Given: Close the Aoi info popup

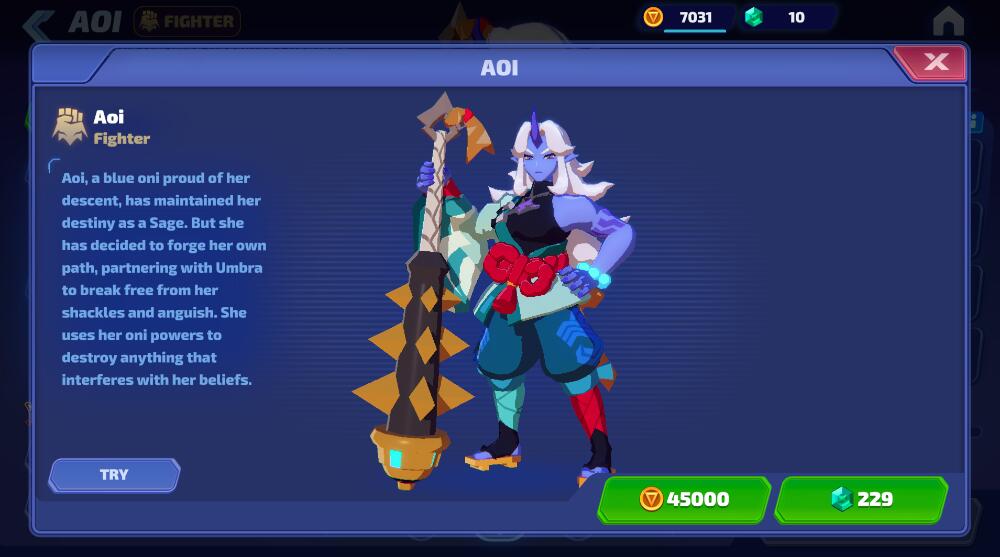Looking at the screenshot, I should [935, 63].
